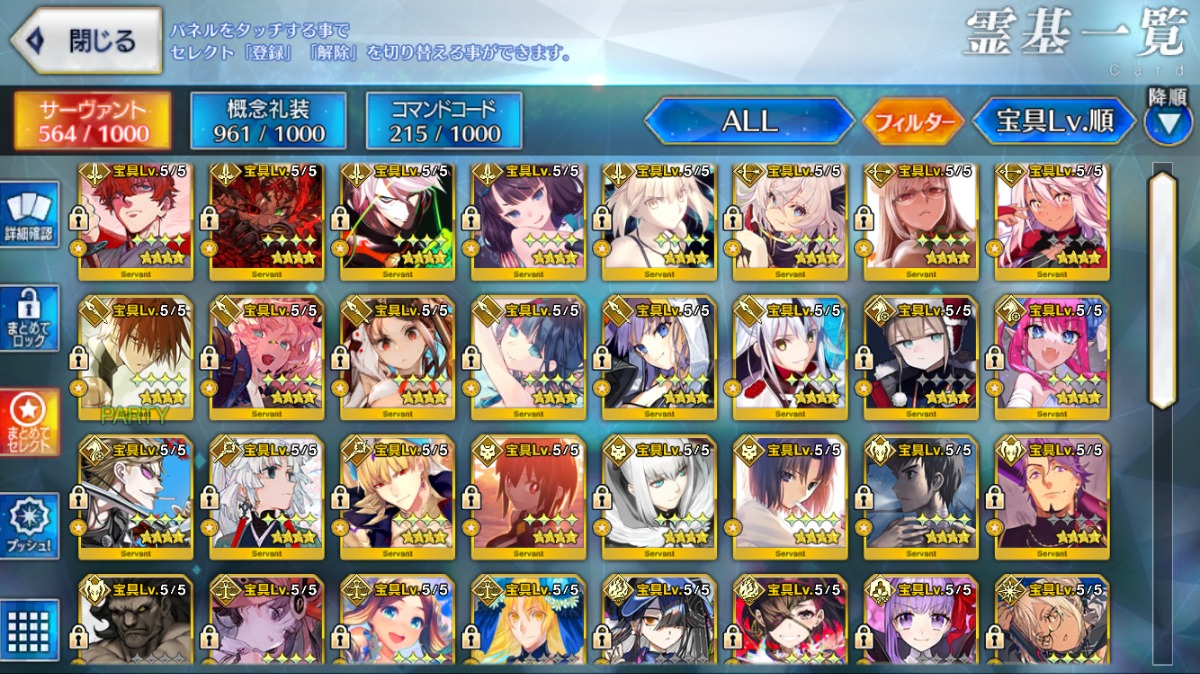This screenshot has height=674, width=1200.
Task: Change sort order with 宝具Lv.順
Action: 1054,122
